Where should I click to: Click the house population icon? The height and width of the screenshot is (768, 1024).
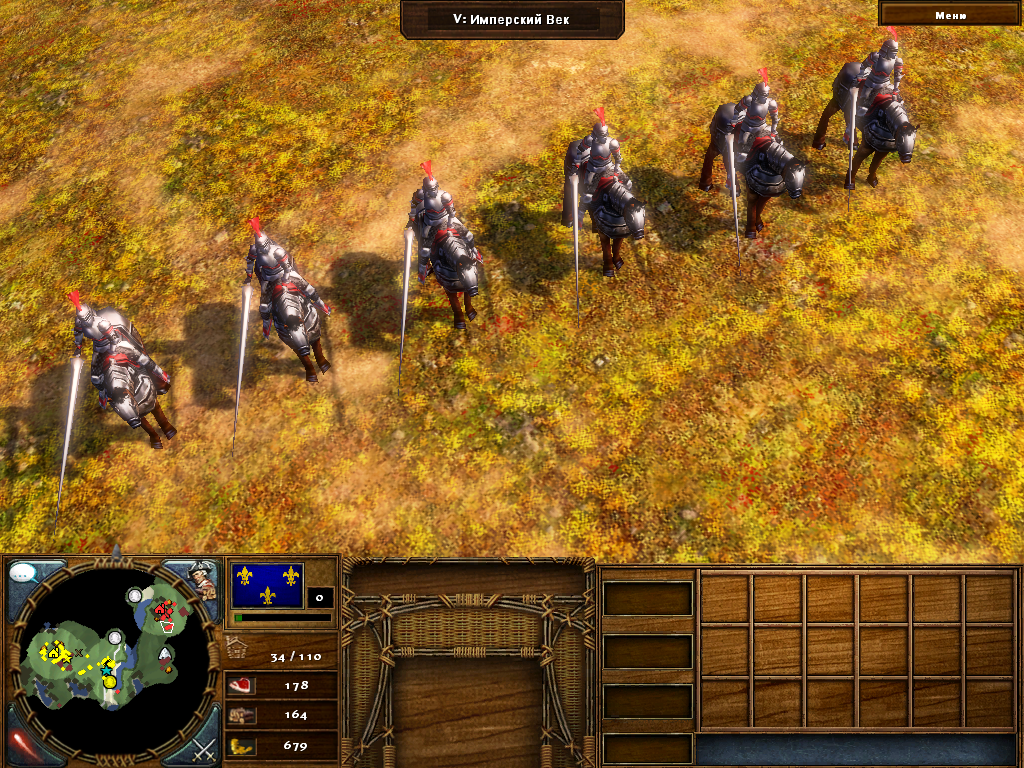tap(238, 648)
